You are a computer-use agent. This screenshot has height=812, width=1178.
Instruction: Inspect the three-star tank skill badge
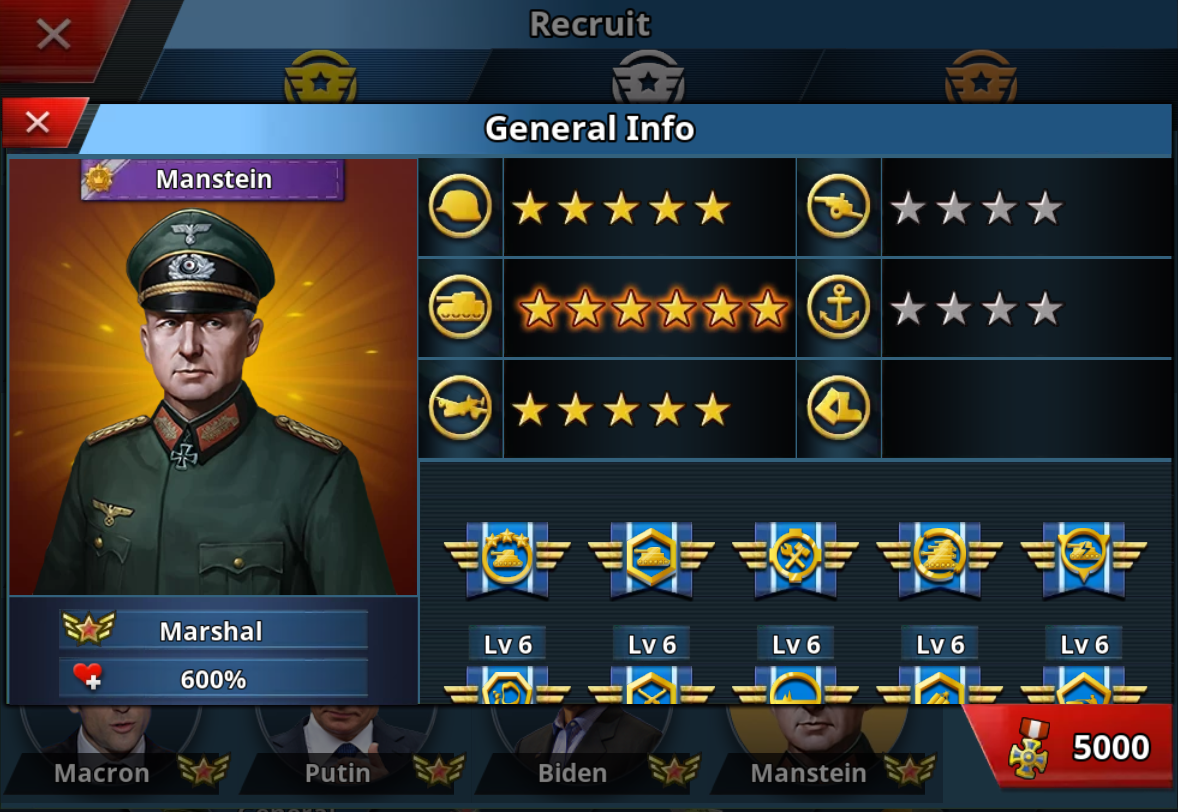(x=507, y=557)
